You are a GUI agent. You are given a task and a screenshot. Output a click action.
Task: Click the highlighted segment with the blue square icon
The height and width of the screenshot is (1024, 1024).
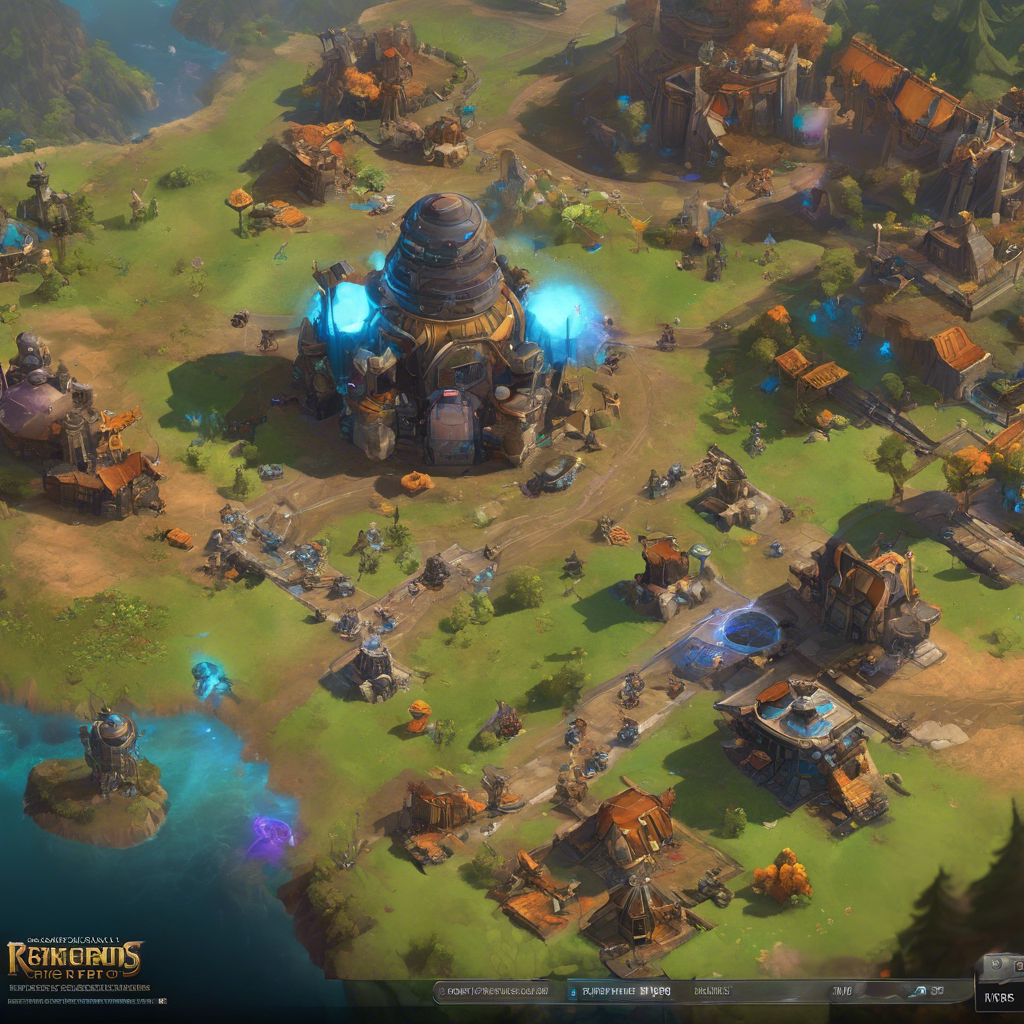tap(622, 991)
